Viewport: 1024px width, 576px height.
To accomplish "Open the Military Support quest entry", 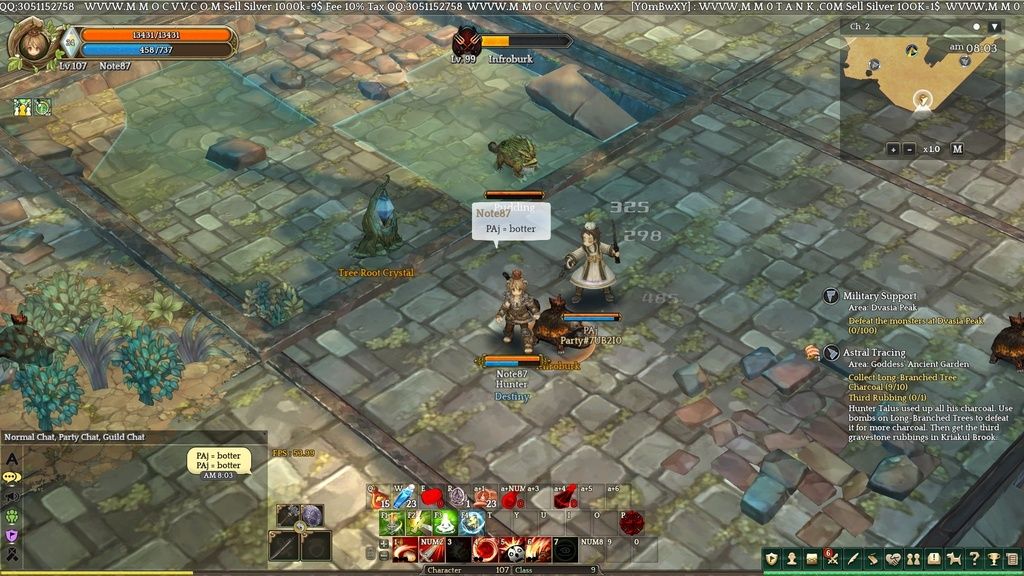I will pyautogui.click(x=879, y=296).
